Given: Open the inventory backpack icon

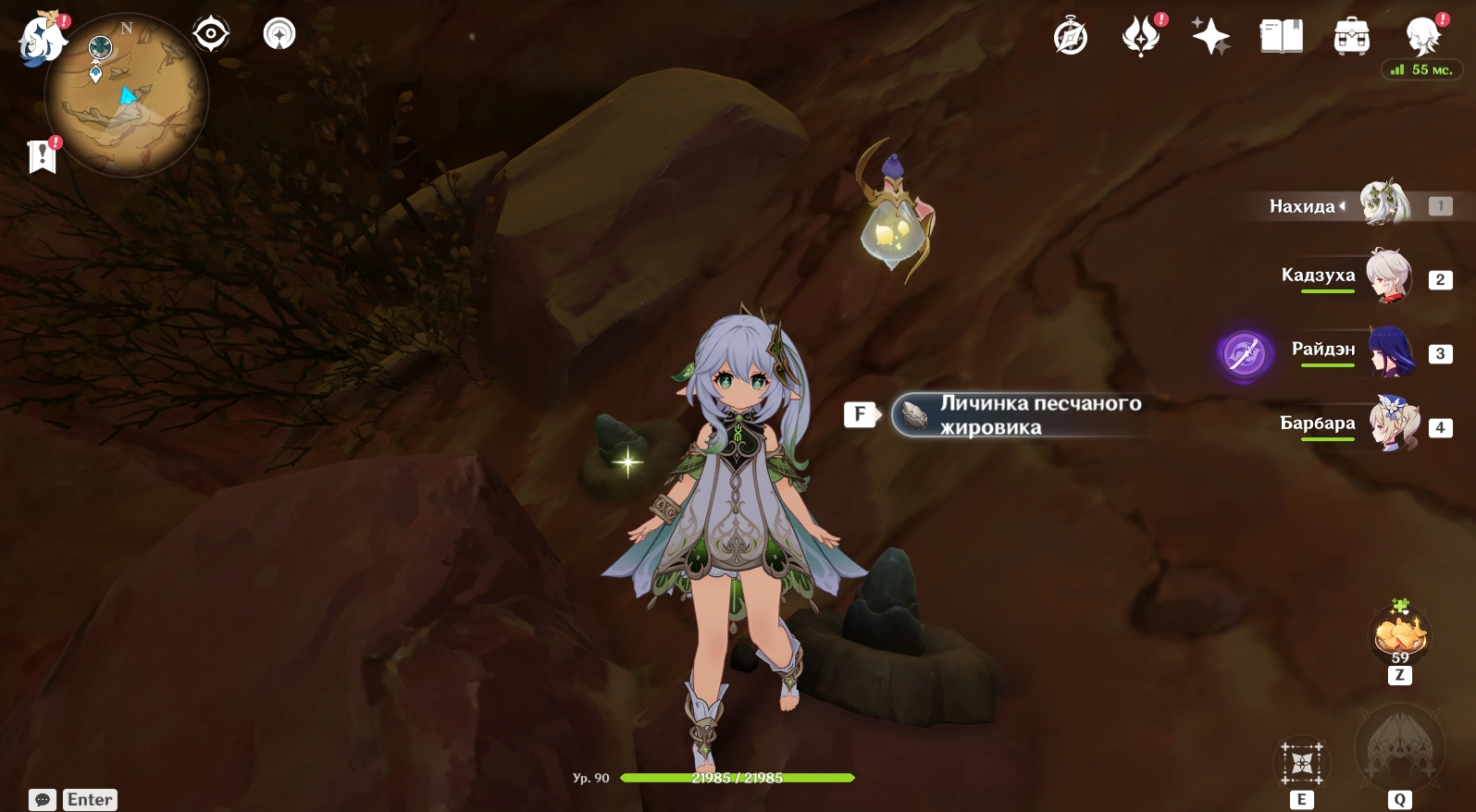Looking at the screenshot, I should coord(1351,37).
